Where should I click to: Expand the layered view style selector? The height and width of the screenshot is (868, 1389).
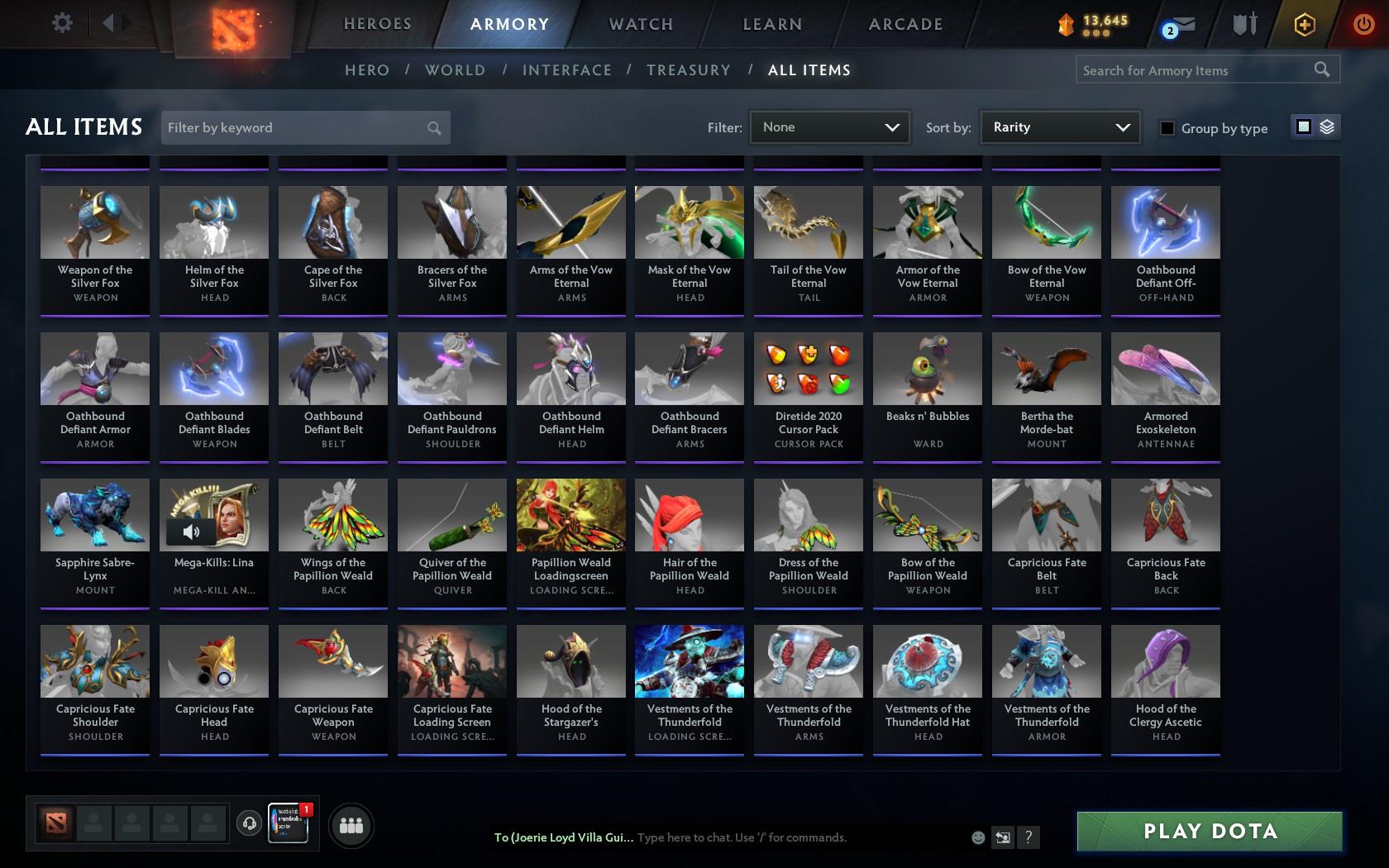coord(1327,128)
